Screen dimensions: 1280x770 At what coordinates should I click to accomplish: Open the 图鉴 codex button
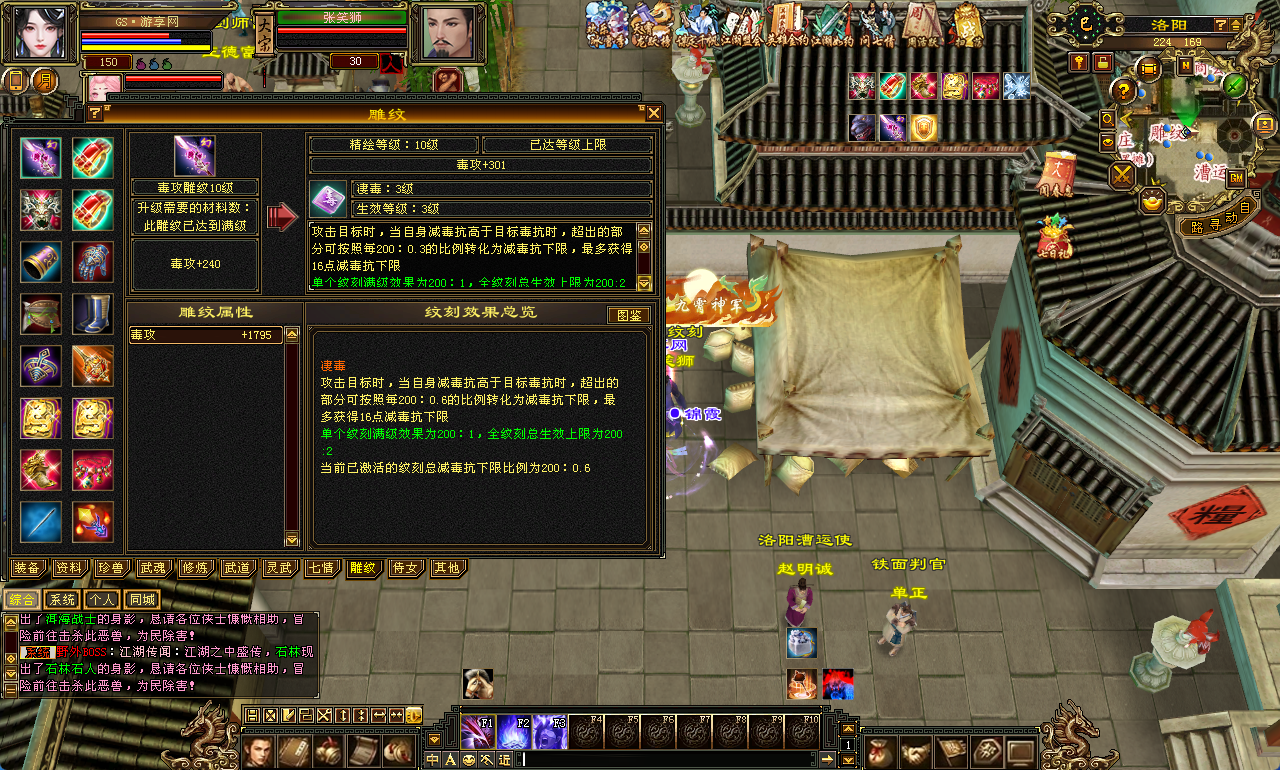click(x=629, y=315)
